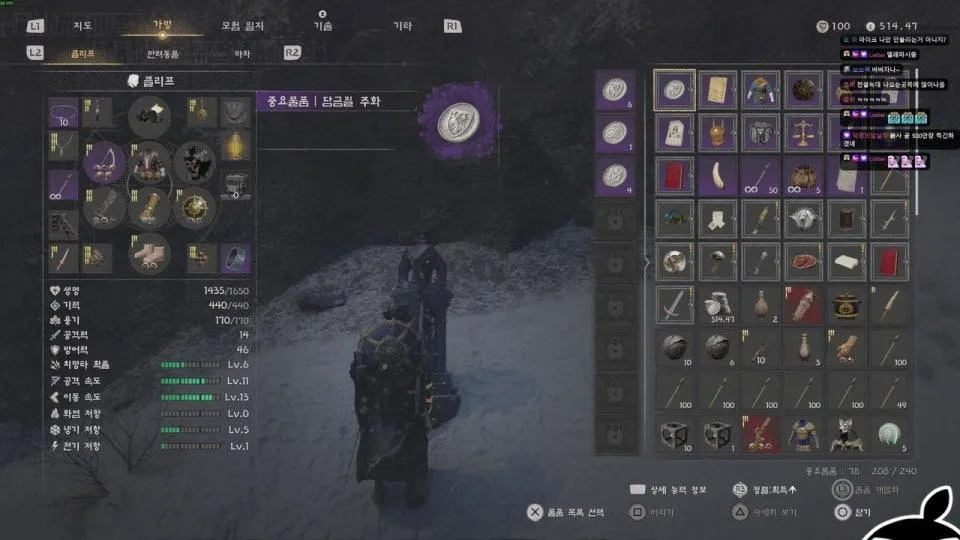
Task: Select the highlighted silver coin inventory slot
Action: [675, 90]
